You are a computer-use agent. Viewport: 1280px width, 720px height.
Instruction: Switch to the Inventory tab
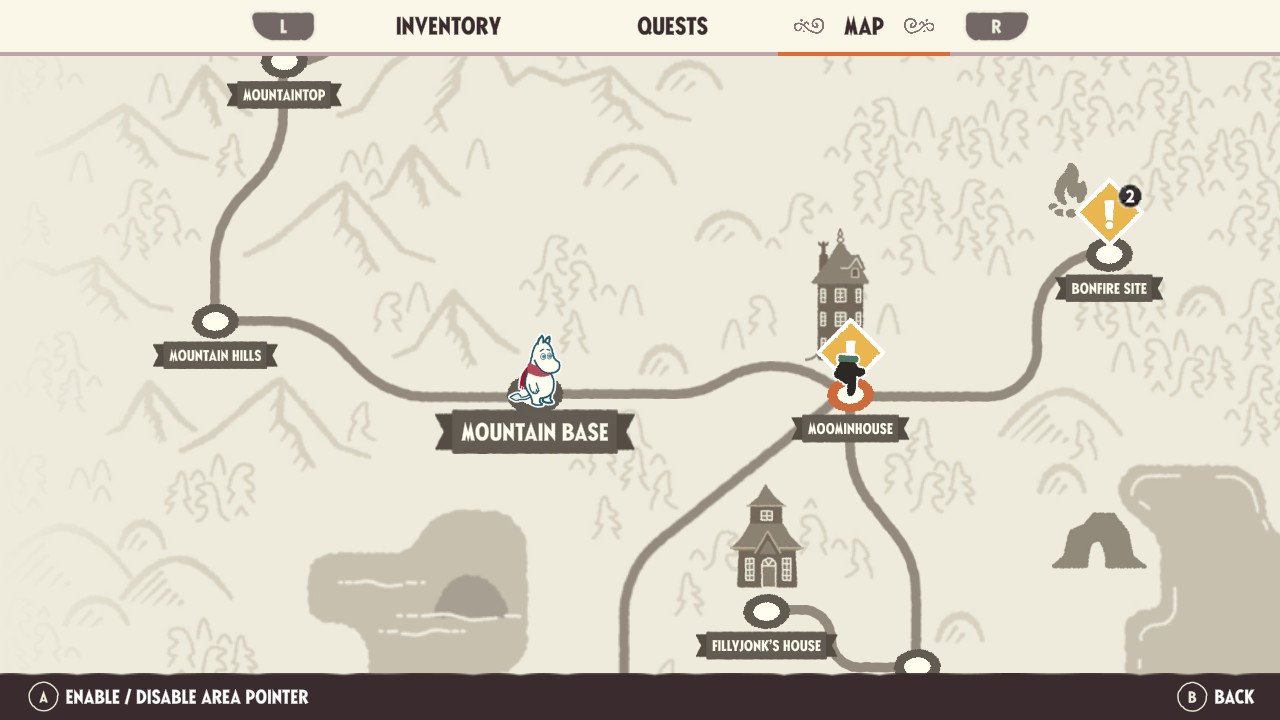(x=448, y=27)
